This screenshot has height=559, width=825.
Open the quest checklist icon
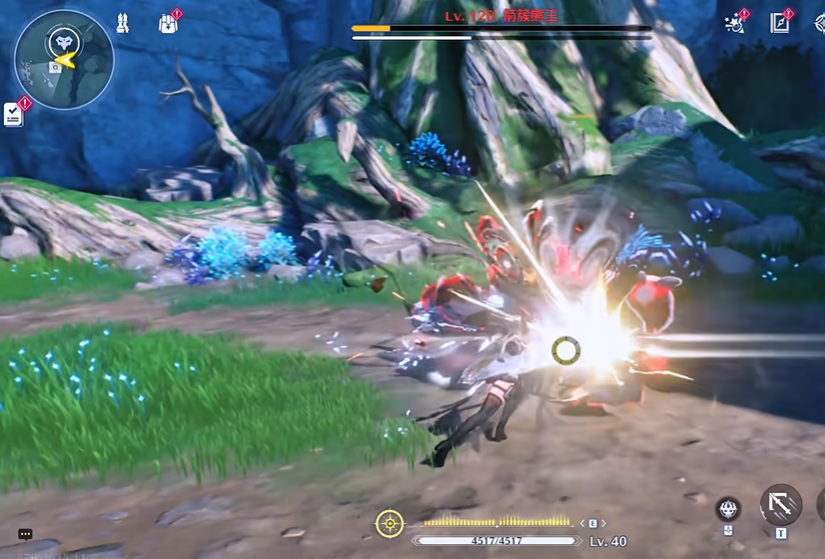(14, 114)
